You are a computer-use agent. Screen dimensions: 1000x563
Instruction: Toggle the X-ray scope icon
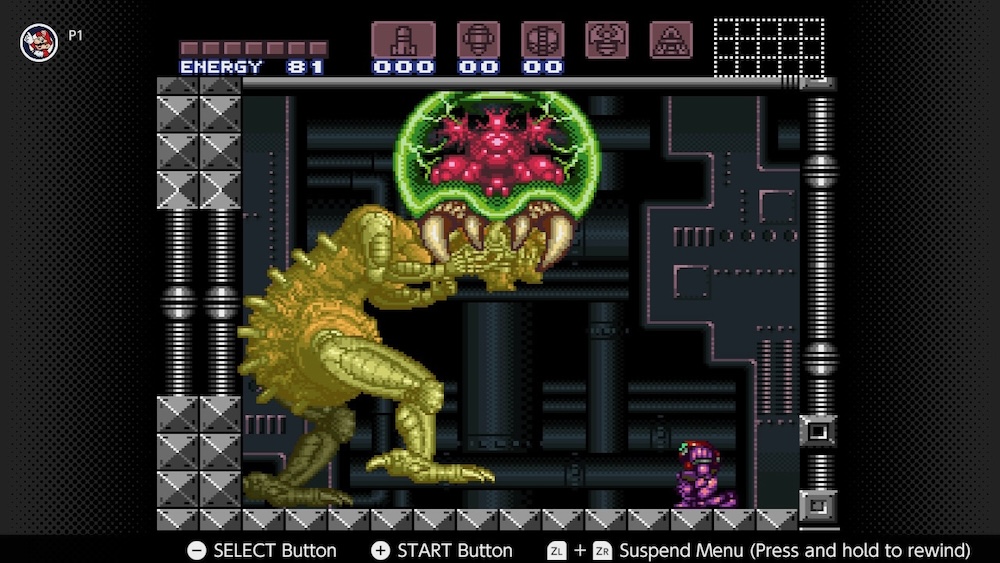(671, 39)
